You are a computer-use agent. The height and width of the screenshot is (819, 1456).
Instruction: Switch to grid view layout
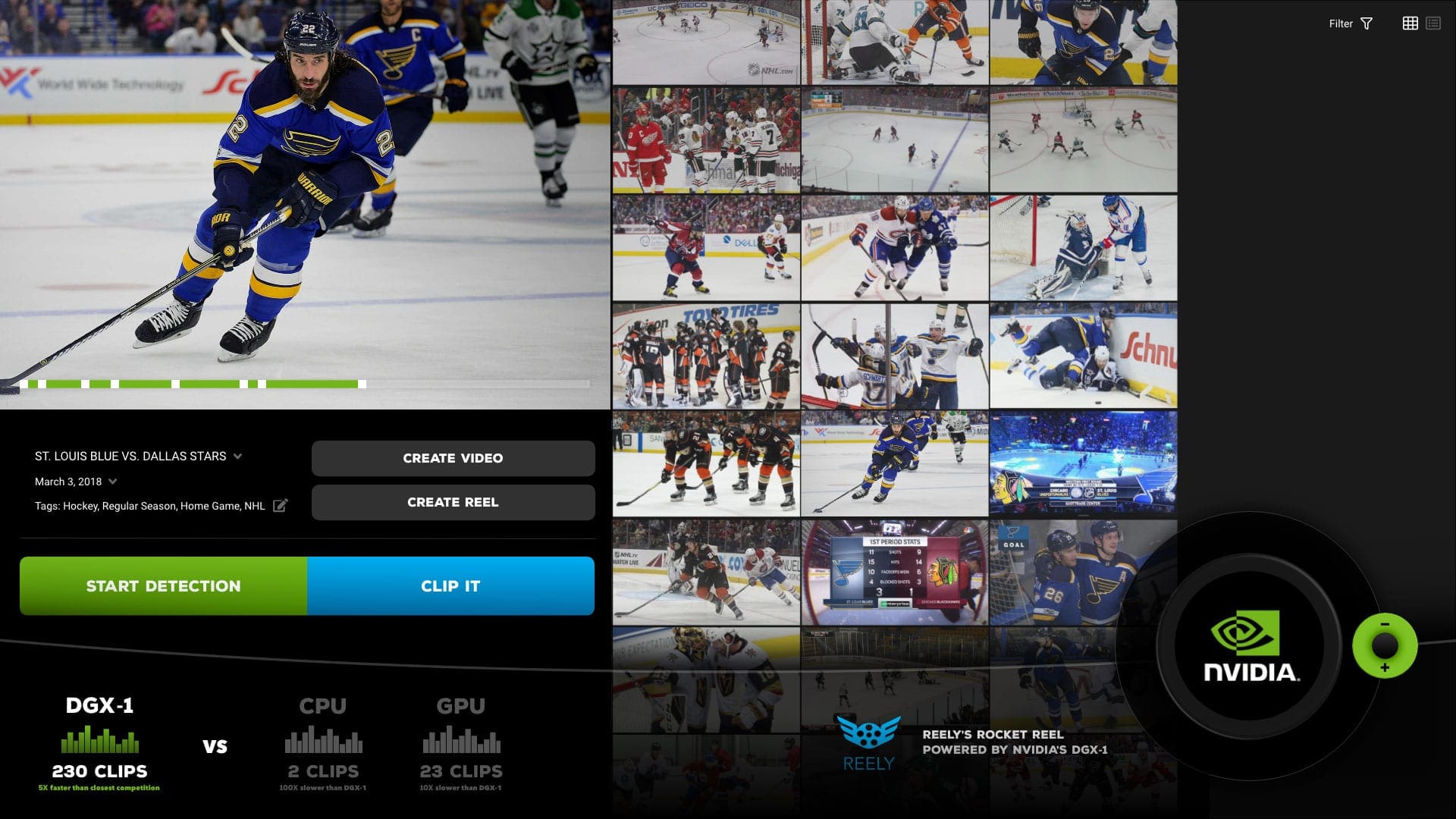tap(1410, 24)
